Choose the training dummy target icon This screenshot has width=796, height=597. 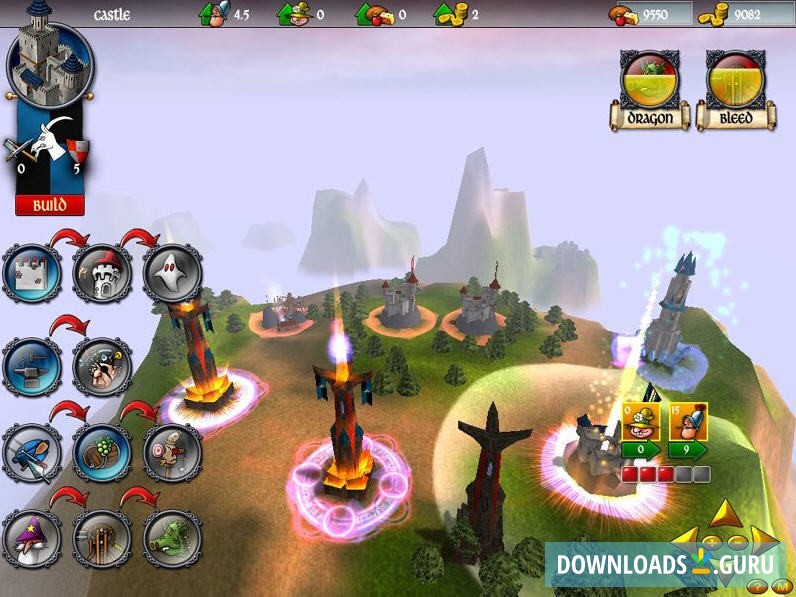click(172, 452)
